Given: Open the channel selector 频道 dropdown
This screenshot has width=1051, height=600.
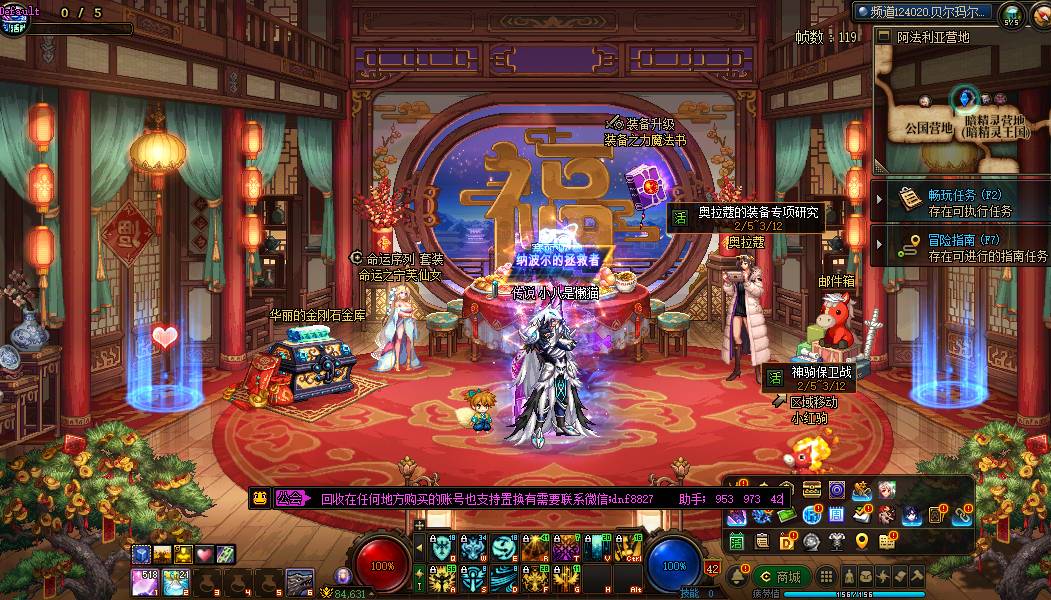Looking at the screenshot, I should click(x=923, y=12).
